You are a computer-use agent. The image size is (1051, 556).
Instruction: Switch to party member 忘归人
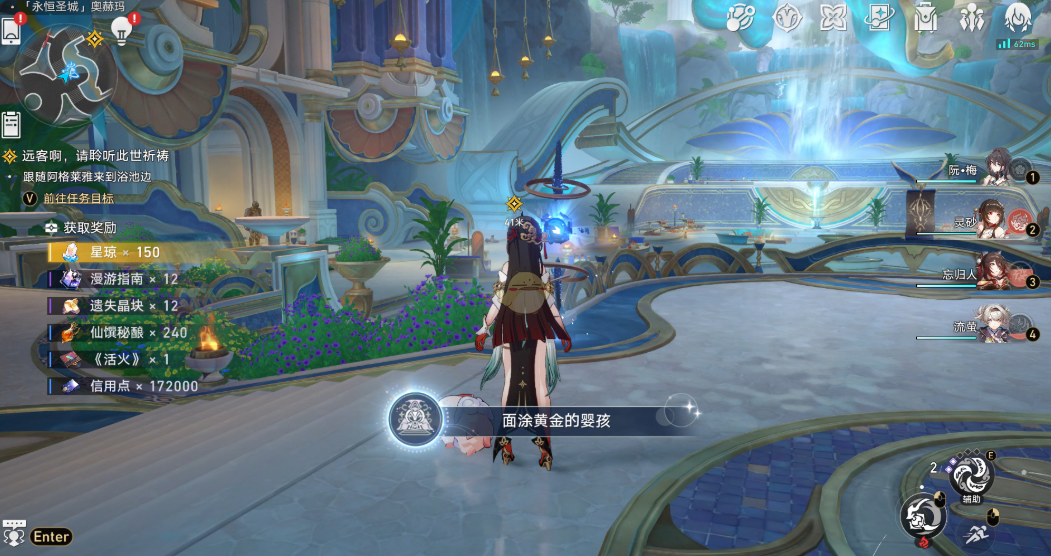995,273
